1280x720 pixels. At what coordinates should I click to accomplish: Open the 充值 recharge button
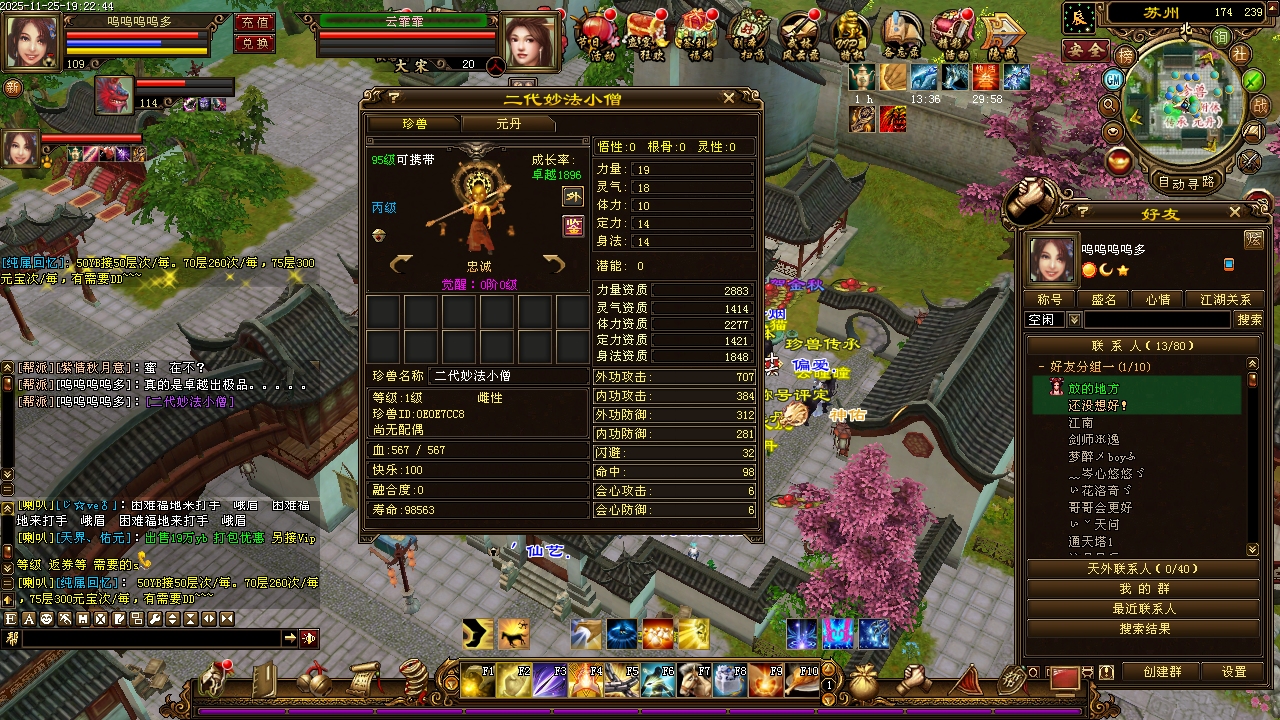[255, 22]
